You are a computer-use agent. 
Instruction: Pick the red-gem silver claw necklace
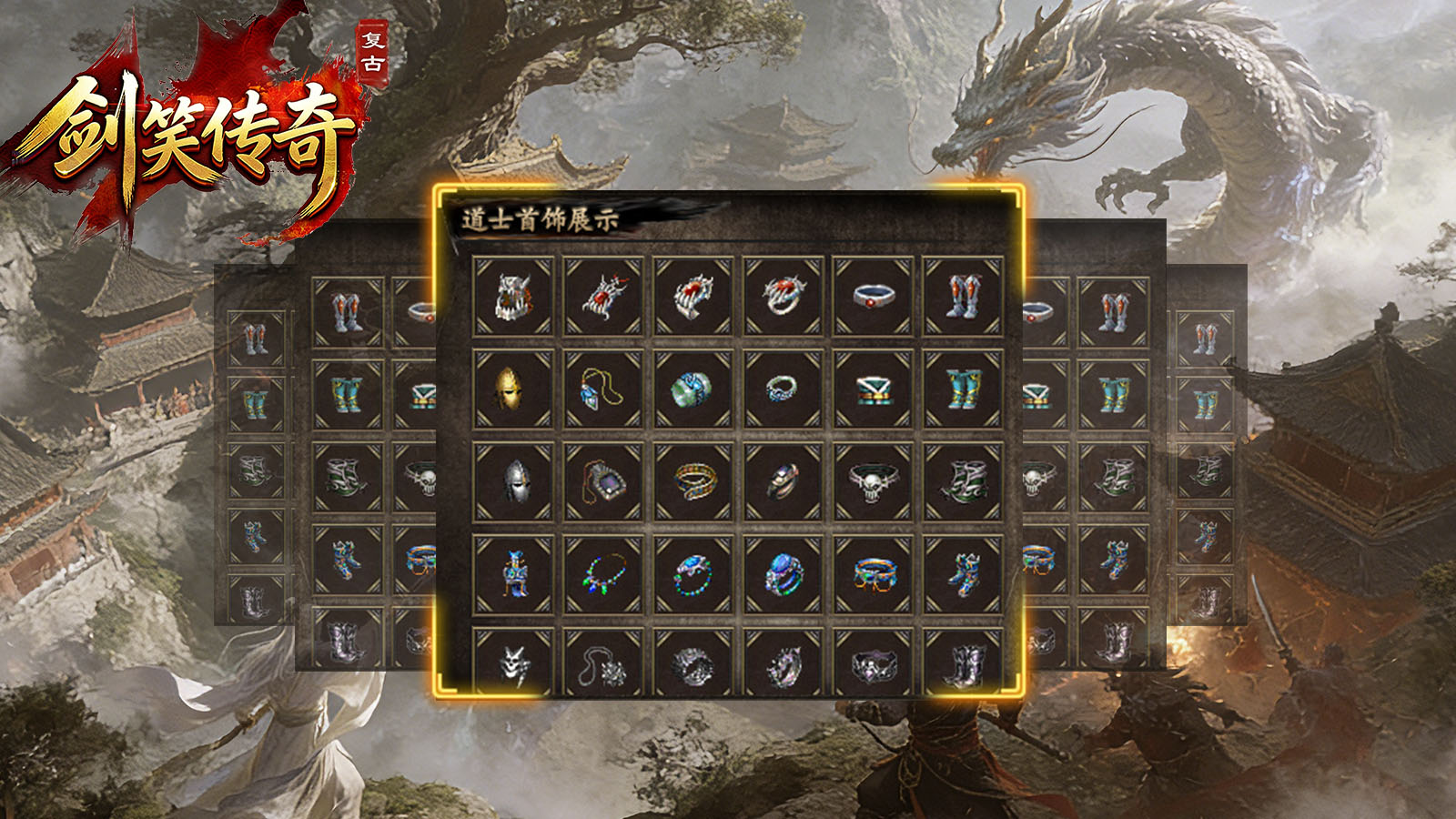point(602,297)
